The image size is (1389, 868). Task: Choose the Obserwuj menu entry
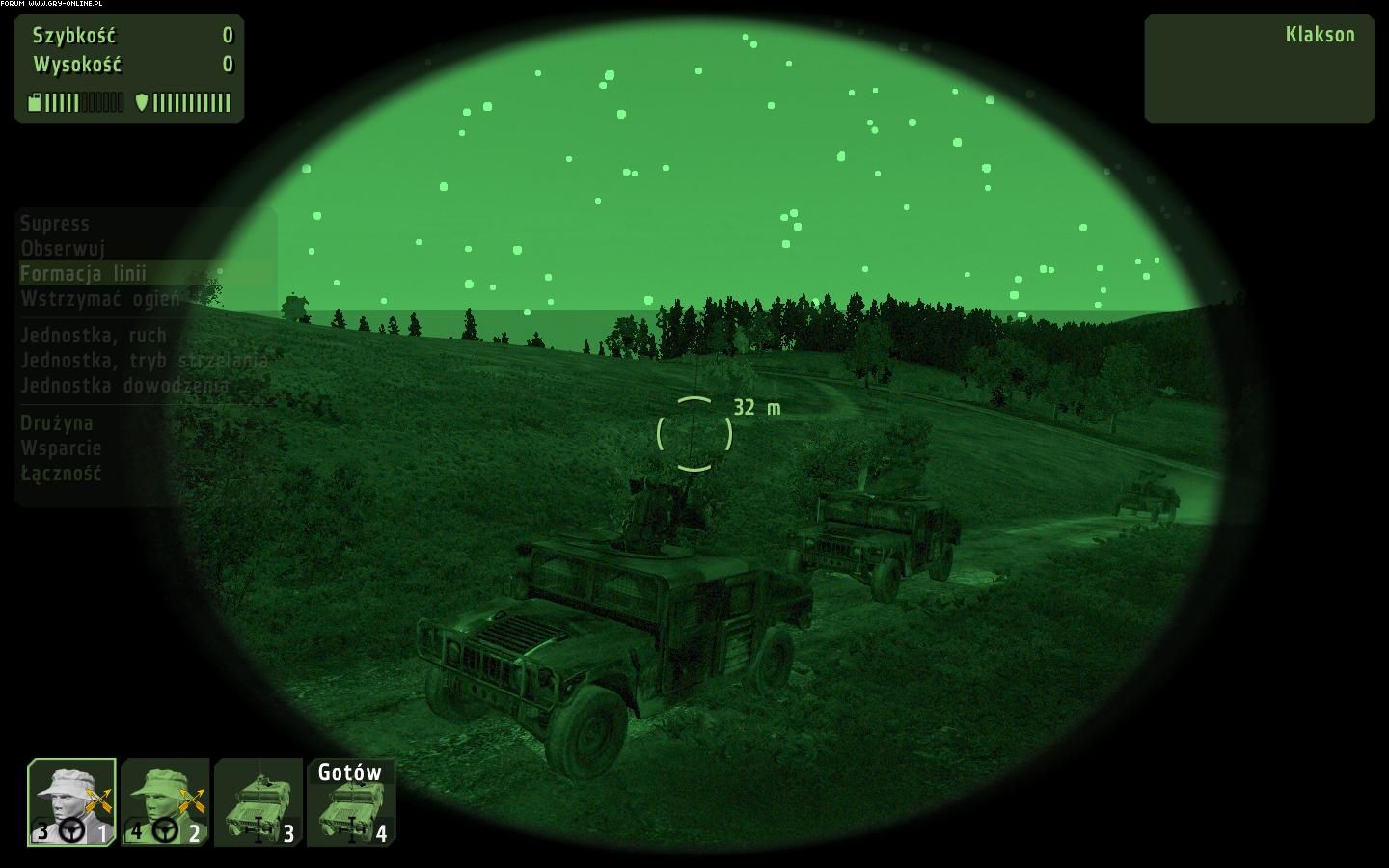pos(64,249)
